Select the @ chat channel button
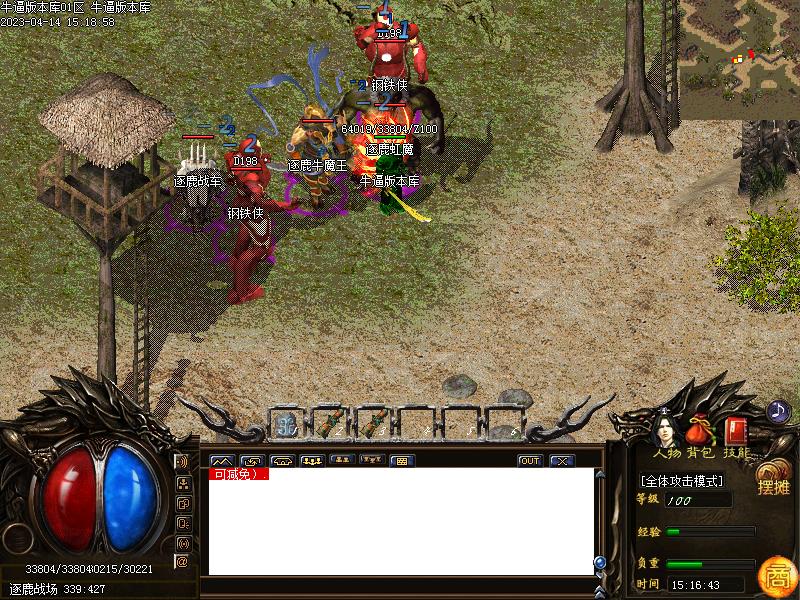 (182, 562)
